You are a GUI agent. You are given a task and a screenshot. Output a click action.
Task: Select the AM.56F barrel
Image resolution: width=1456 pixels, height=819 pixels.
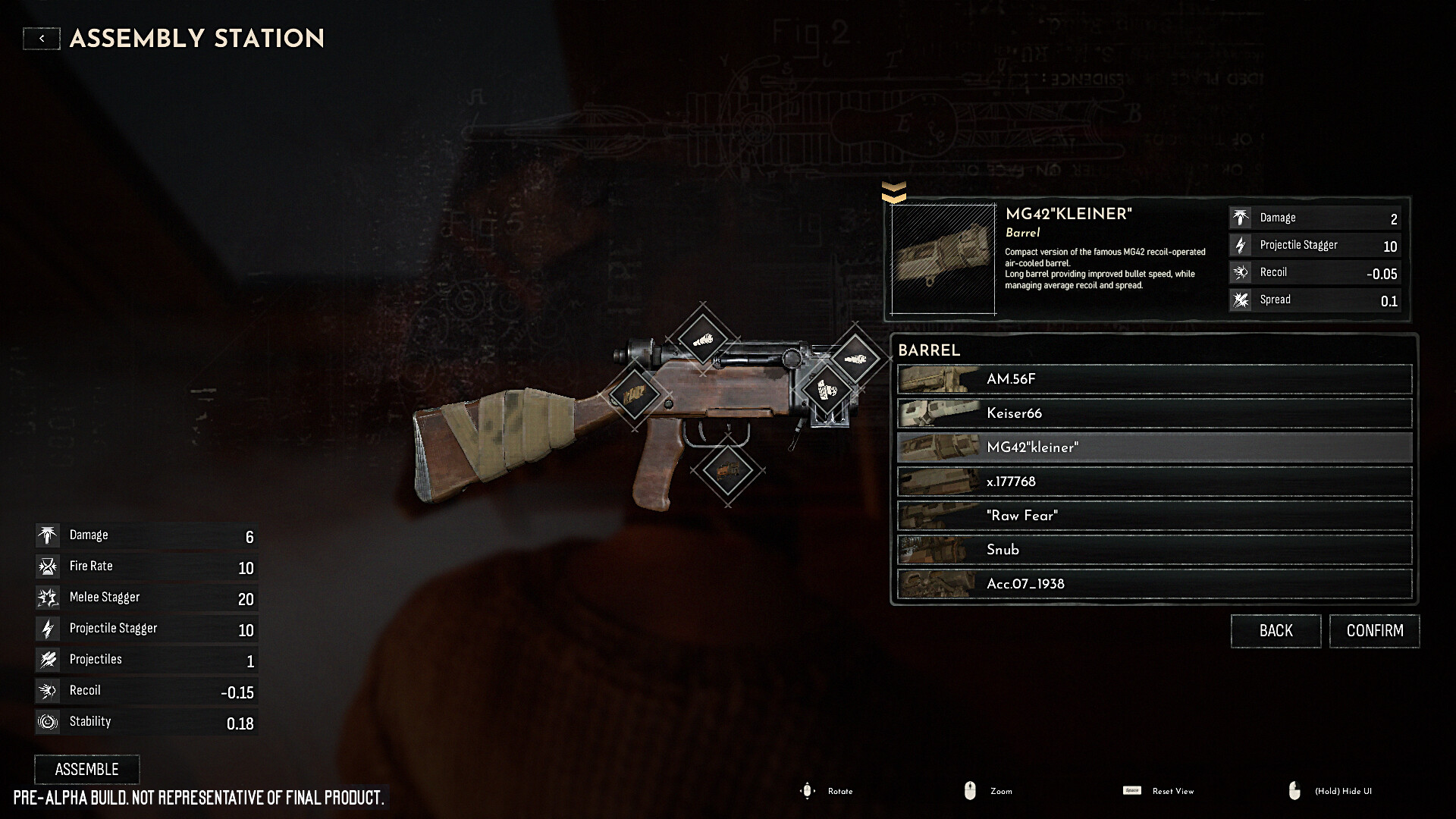(x=1154, y=379)
